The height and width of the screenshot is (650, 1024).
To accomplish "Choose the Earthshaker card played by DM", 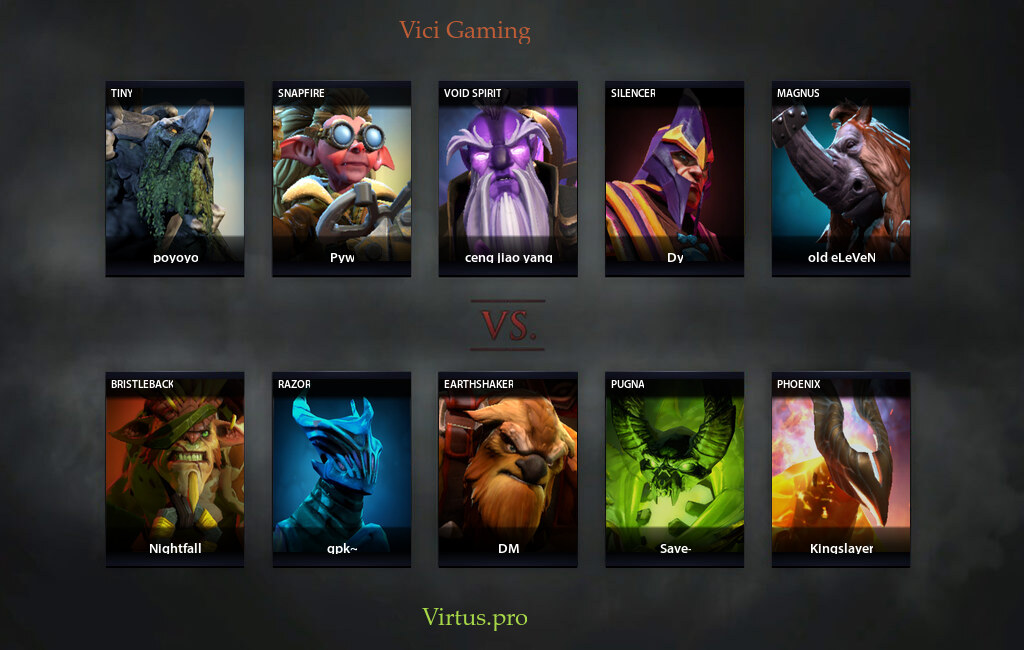I will (508, 469).
